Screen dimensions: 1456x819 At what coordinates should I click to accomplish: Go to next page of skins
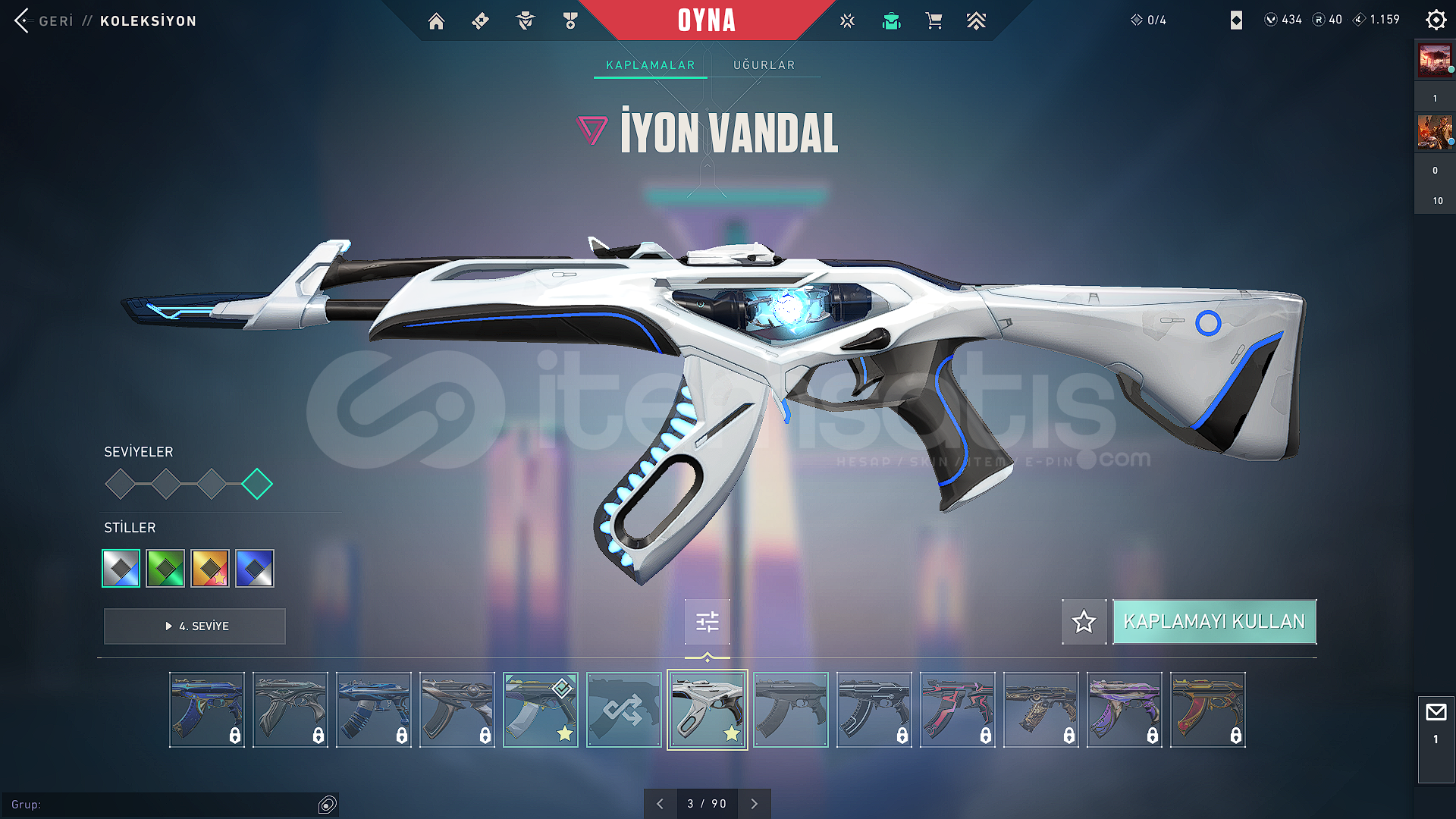click(754, 804)
